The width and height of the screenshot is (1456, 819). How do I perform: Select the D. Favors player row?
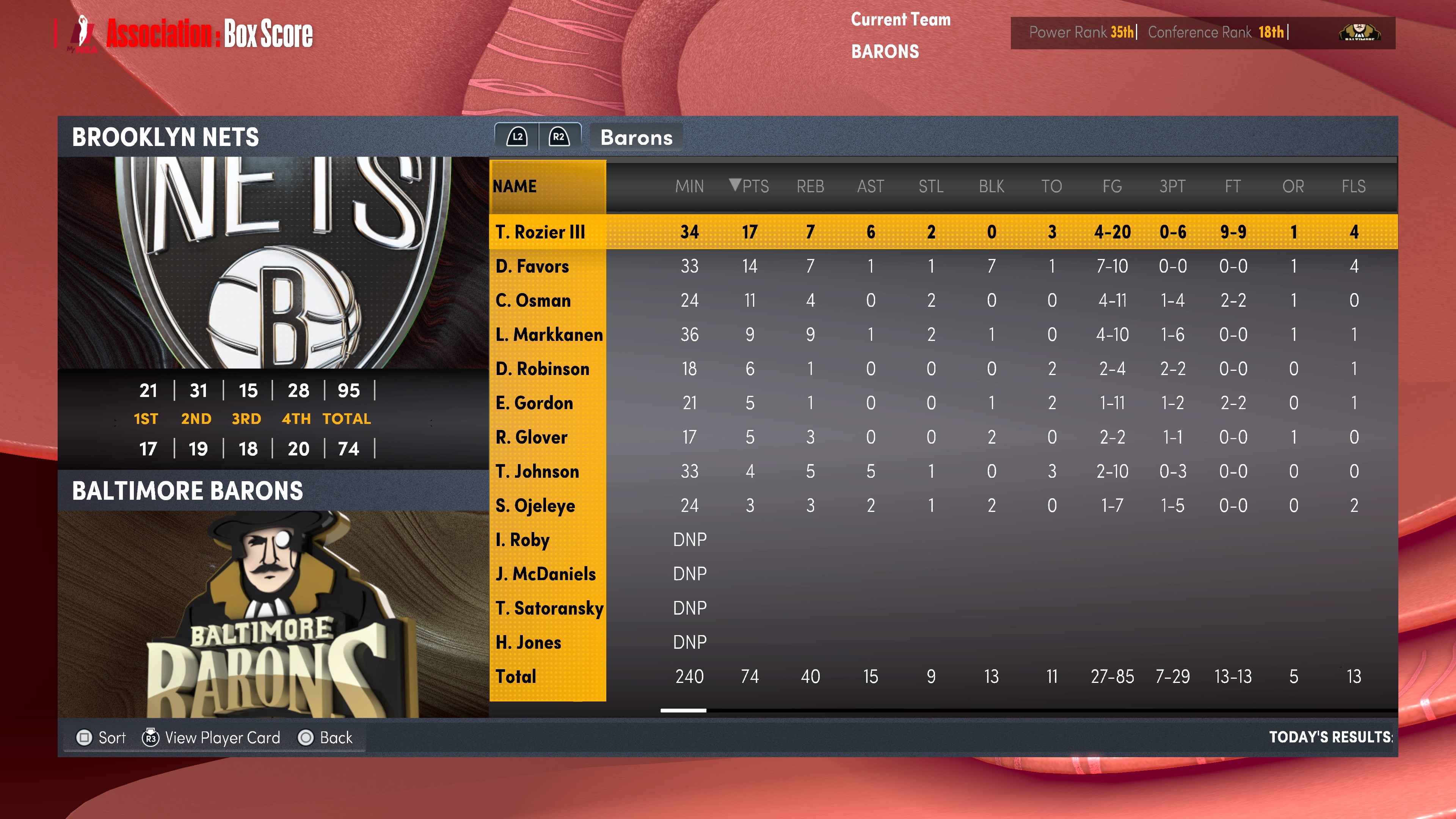click(x=532, y=266)
